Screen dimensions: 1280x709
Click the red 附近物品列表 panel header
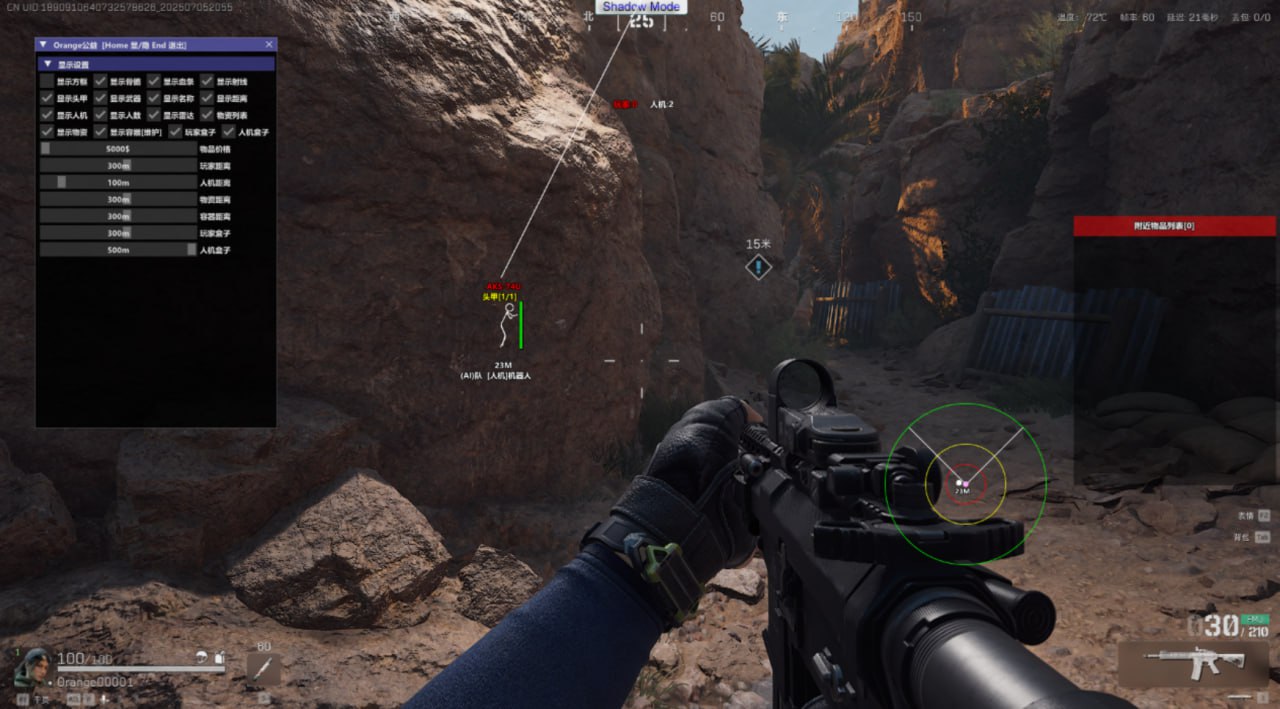[1174, 226]
